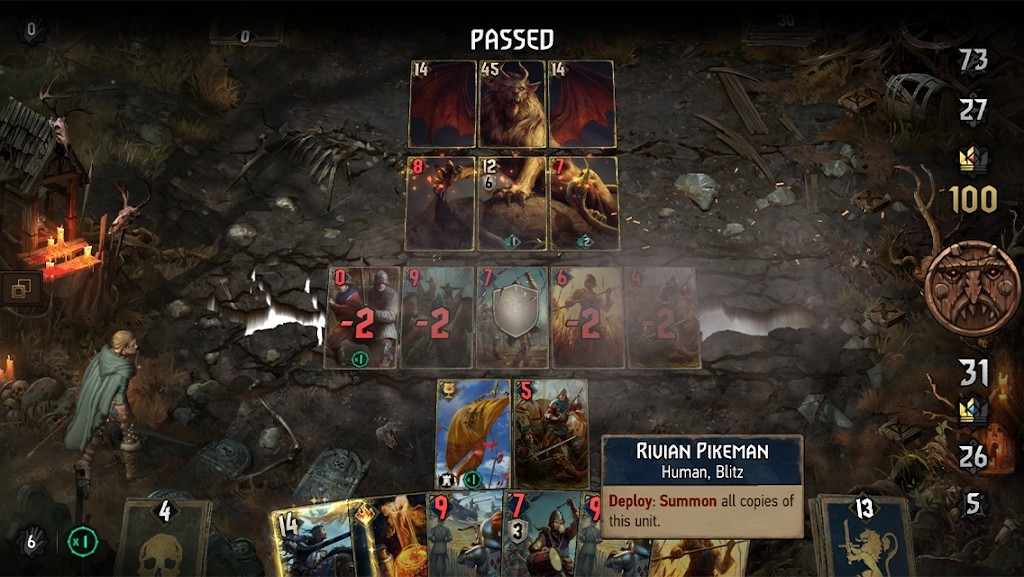Target the enemy 7-power scorpion tail card
The width and height of the screenshot is (1024, 577).
pos(584,203)
